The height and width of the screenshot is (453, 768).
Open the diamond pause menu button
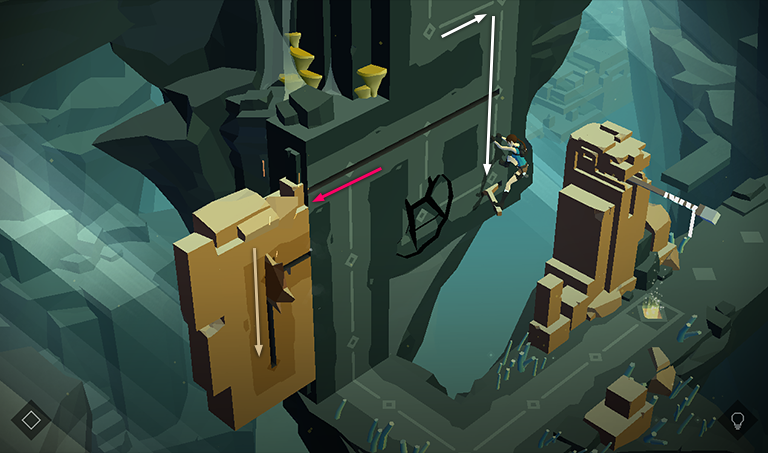point(31,418)
